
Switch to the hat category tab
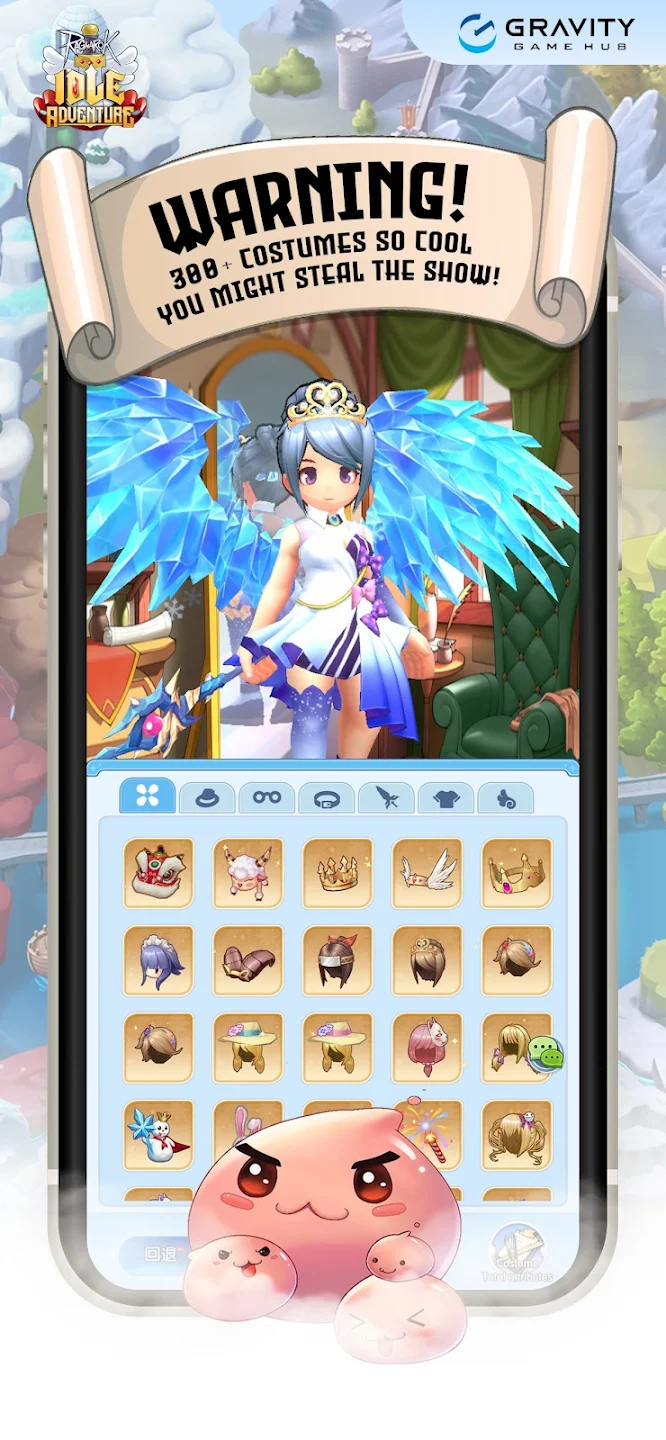click(207, 798)
